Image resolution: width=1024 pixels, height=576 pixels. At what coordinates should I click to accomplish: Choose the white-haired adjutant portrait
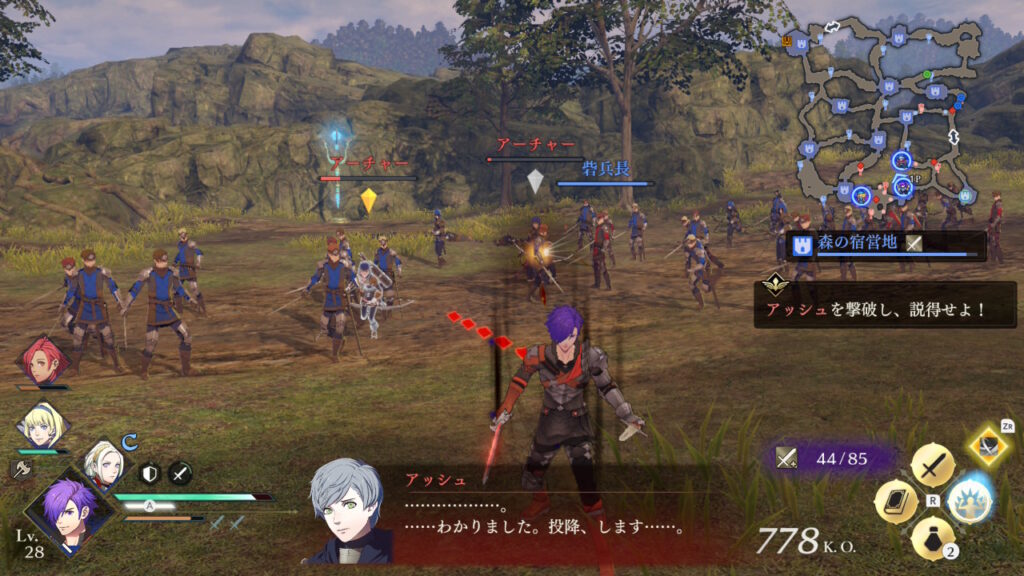pos(101,464)
